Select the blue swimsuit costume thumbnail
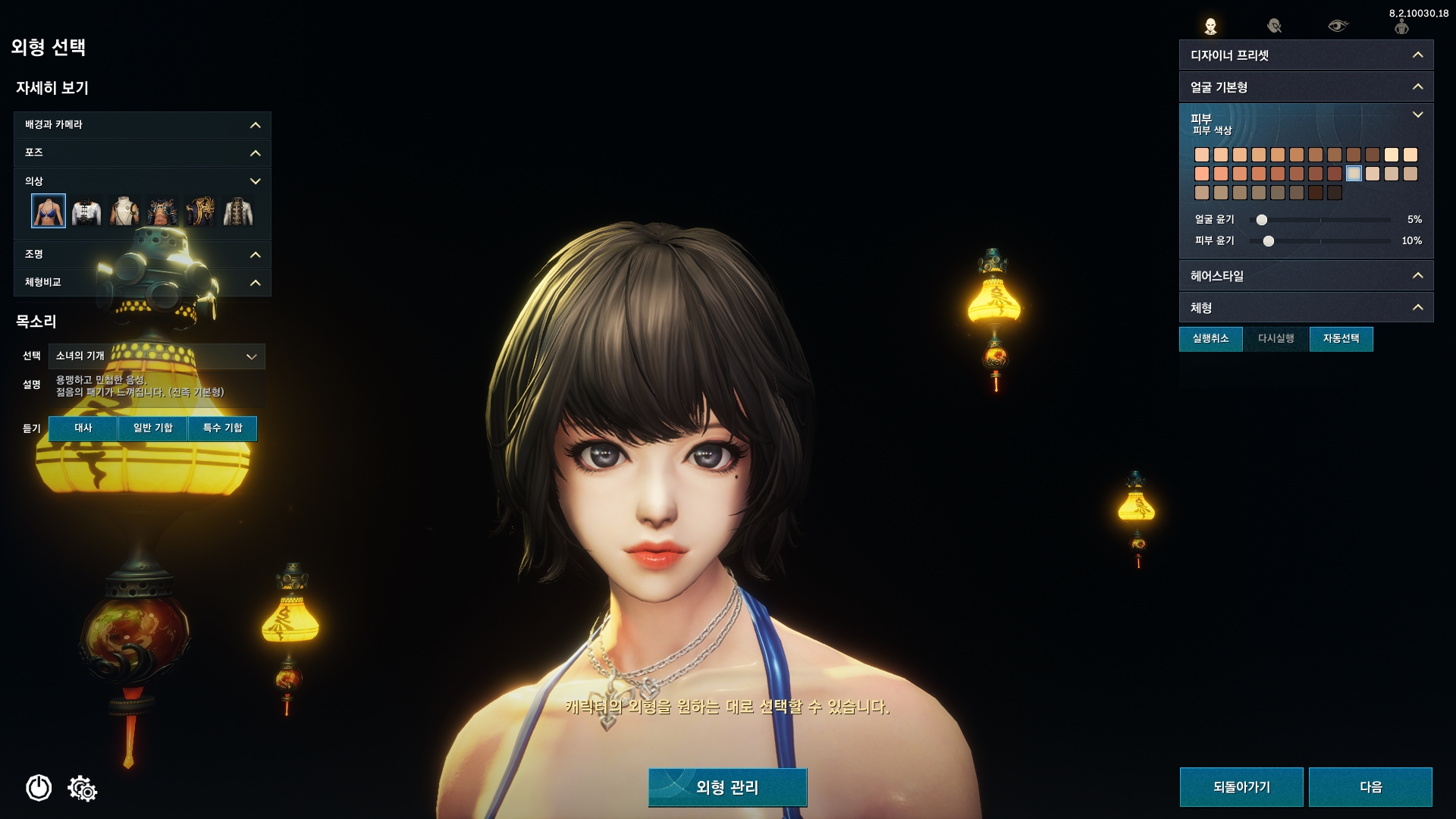 [47, 210]
